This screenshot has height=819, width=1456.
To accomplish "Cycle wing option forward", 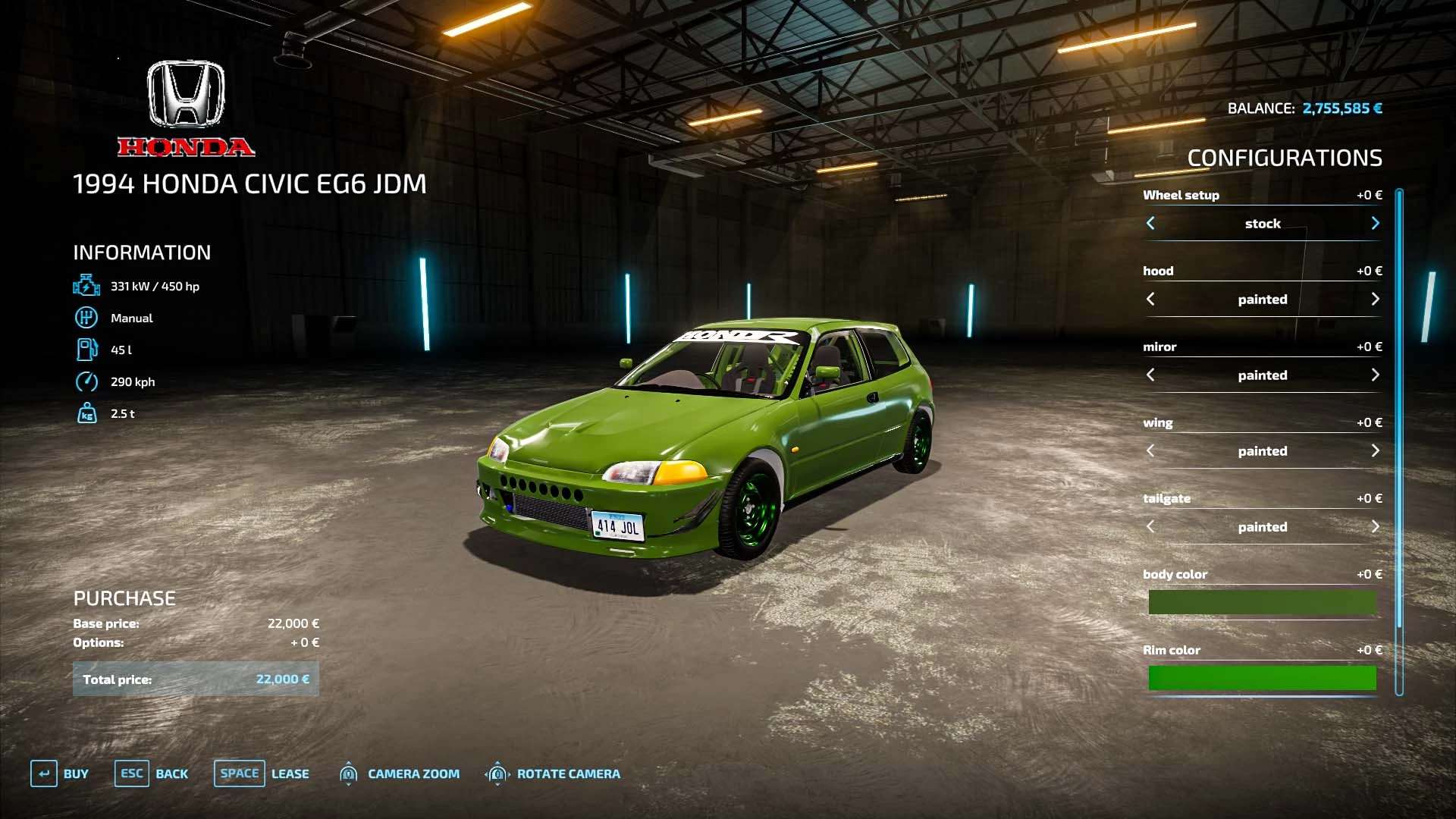I will (x=1375, y=451).
